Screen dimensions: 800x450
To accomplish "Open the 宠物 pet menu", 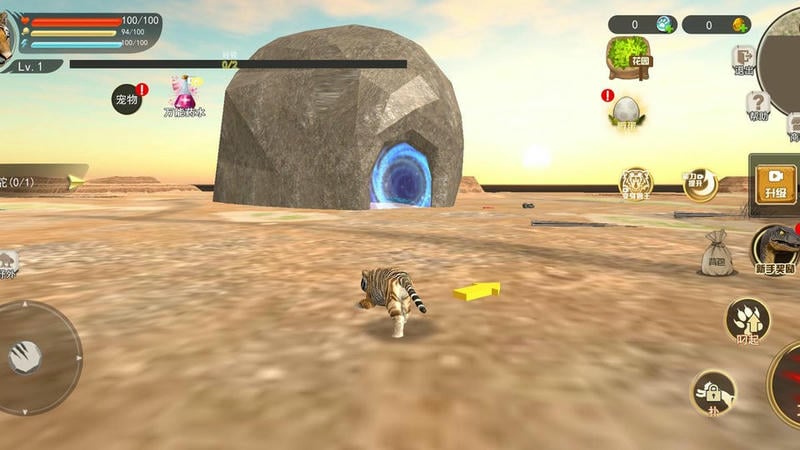I will pyautogui.click(x=127, y=99).
